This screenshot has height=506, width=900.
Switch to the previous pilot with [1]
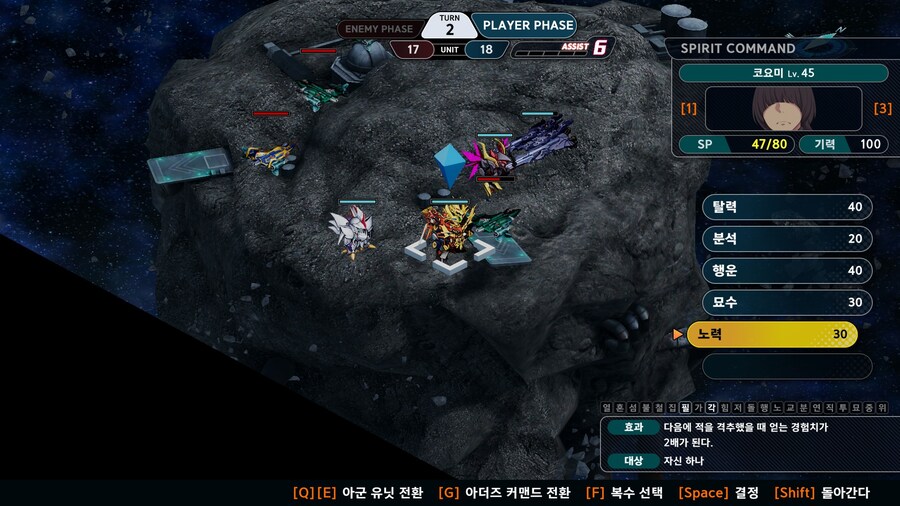point(688,108)
